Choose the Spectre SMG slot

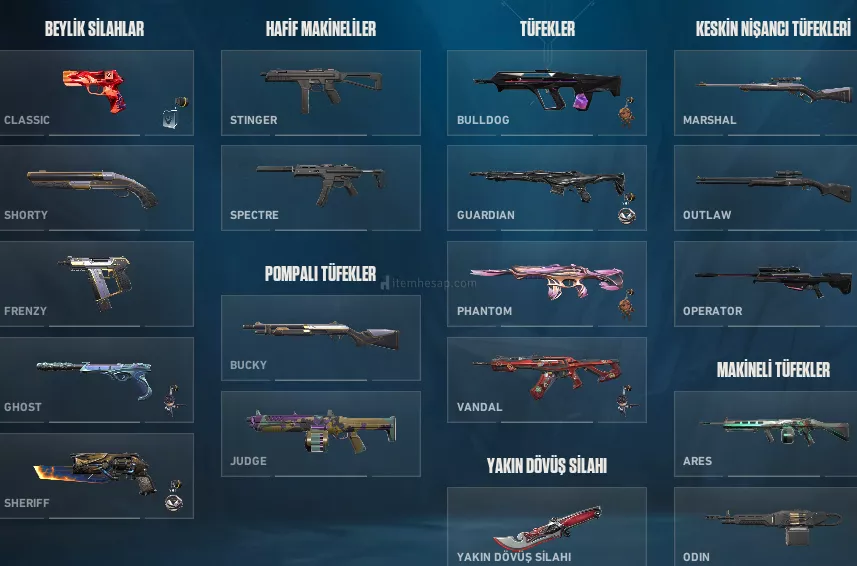click(320, 189)
